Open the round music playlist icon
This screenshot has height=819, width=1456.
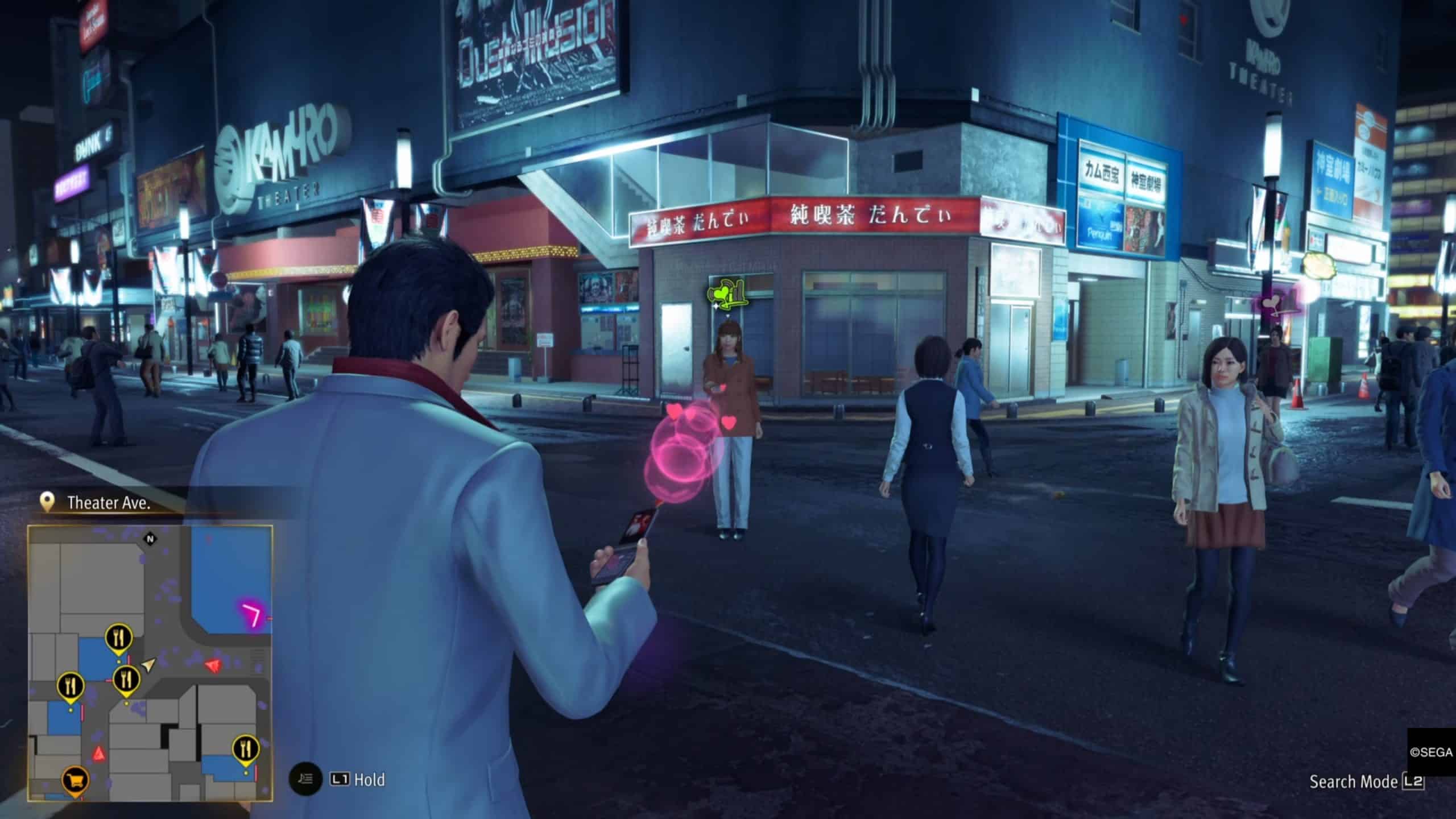coord(305,779)
